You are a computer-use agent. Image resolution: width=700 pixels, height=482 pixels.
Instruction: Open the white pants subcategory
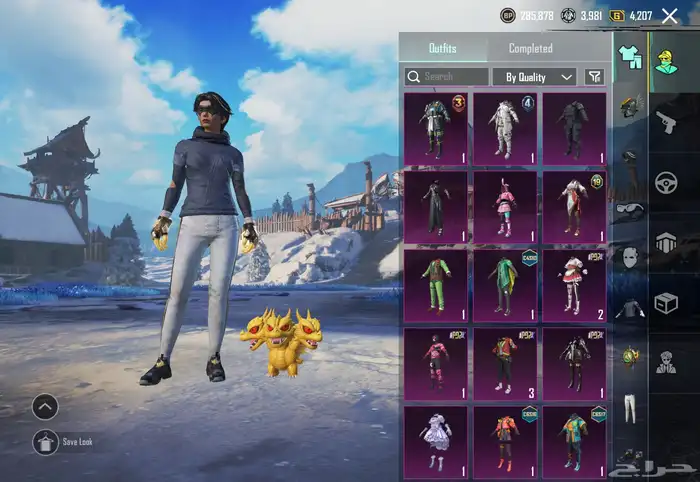(x=629, y=408)
